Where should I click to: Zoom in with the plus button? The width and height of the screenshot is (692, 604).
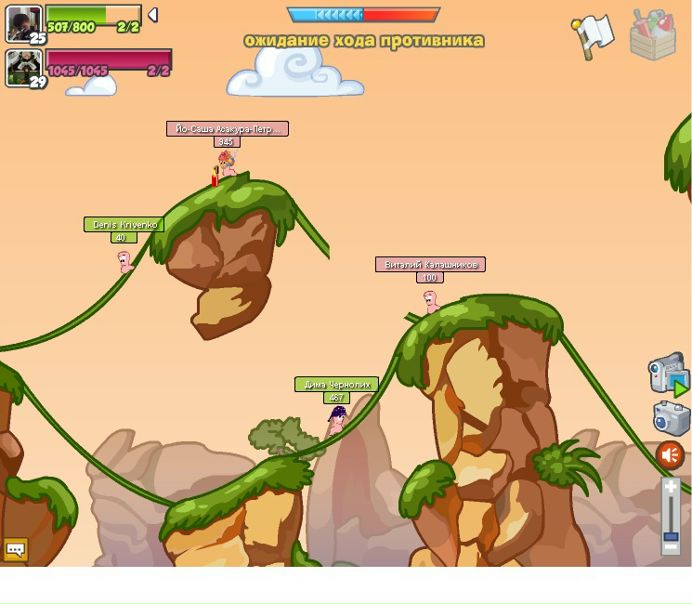[x=671, y=488]
